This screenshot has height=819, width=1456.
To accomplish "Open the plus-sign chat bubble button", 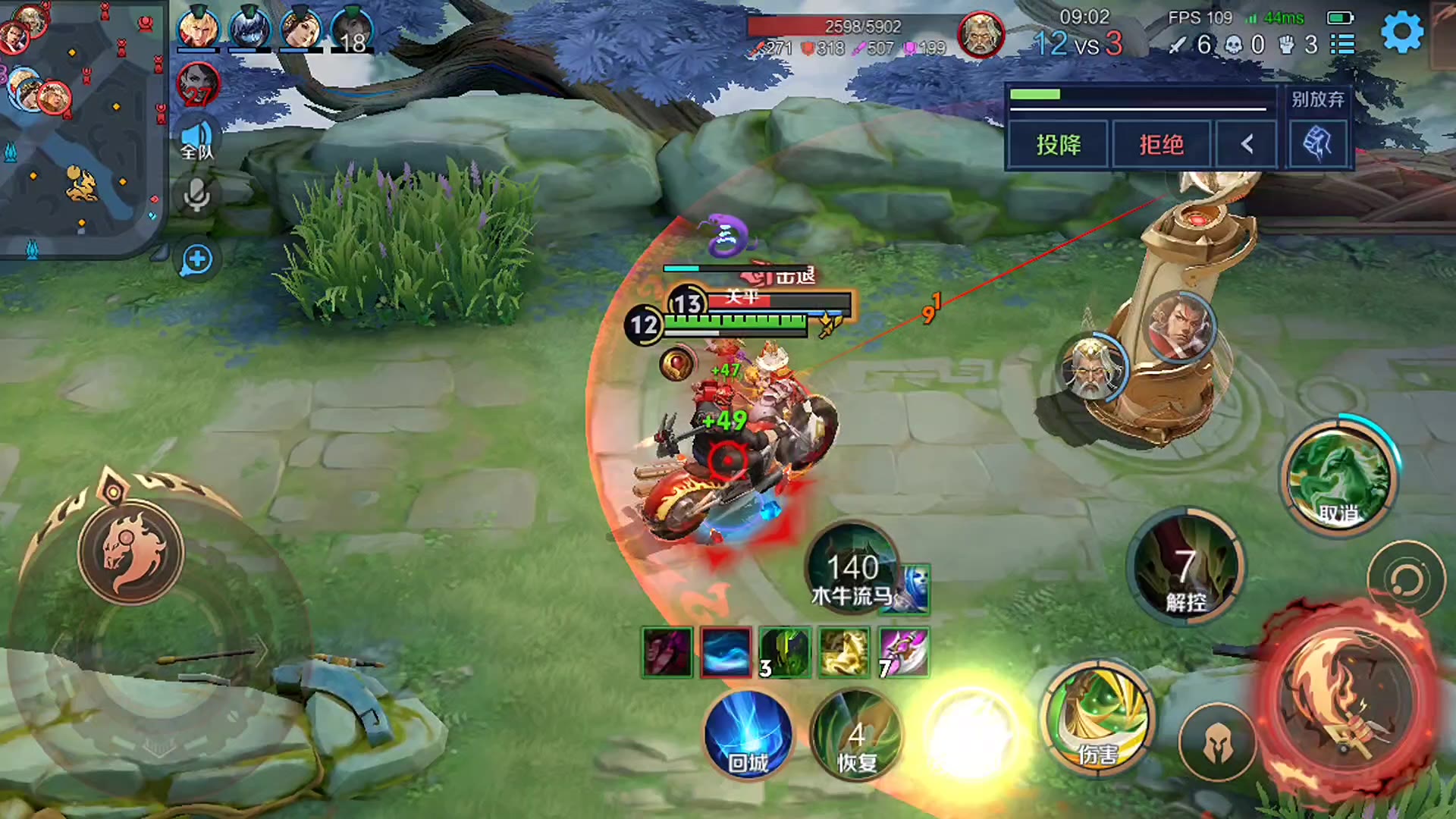I will point(197,259).
